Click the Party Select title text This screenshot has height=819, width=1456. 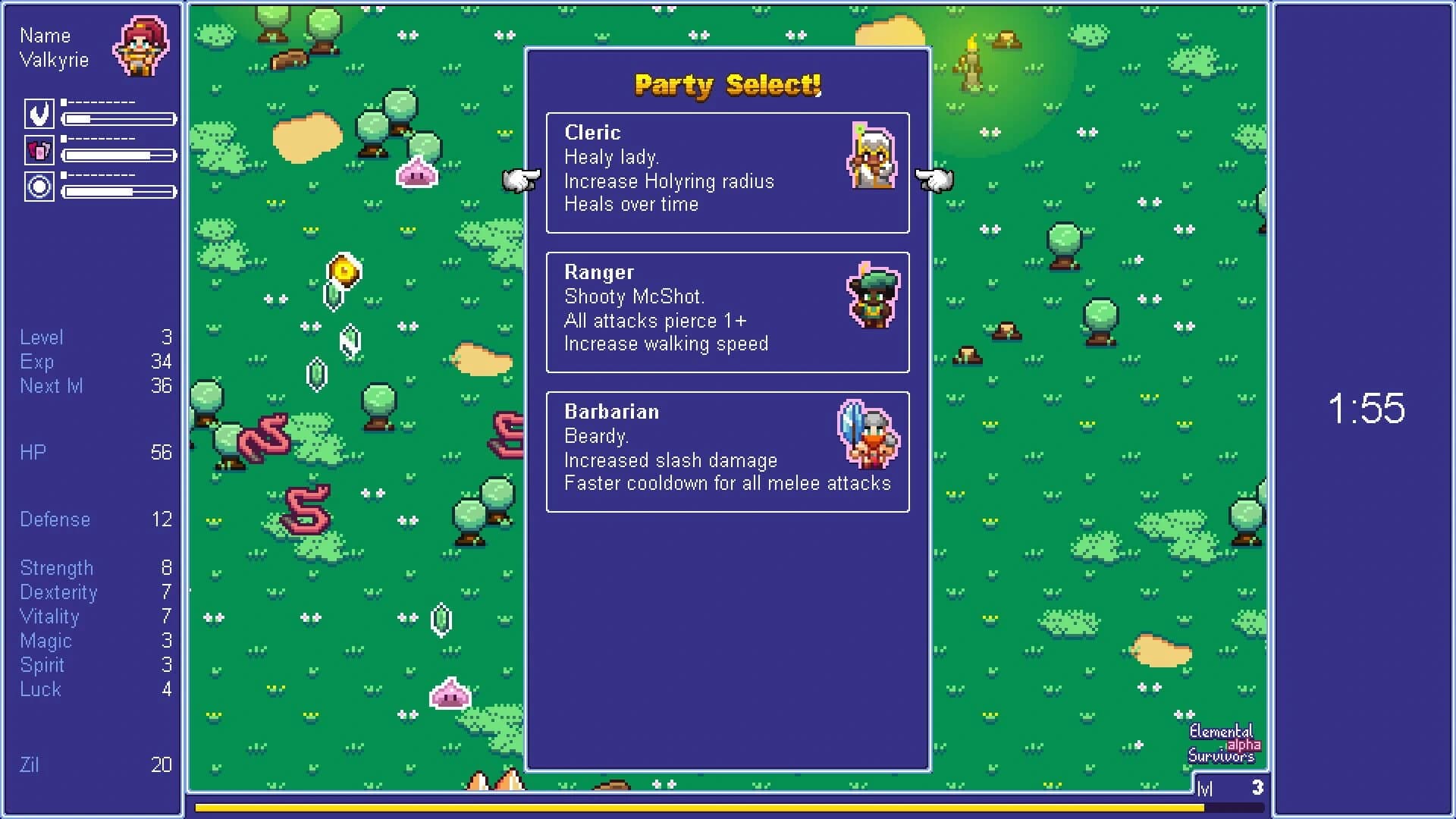point(727,85)
